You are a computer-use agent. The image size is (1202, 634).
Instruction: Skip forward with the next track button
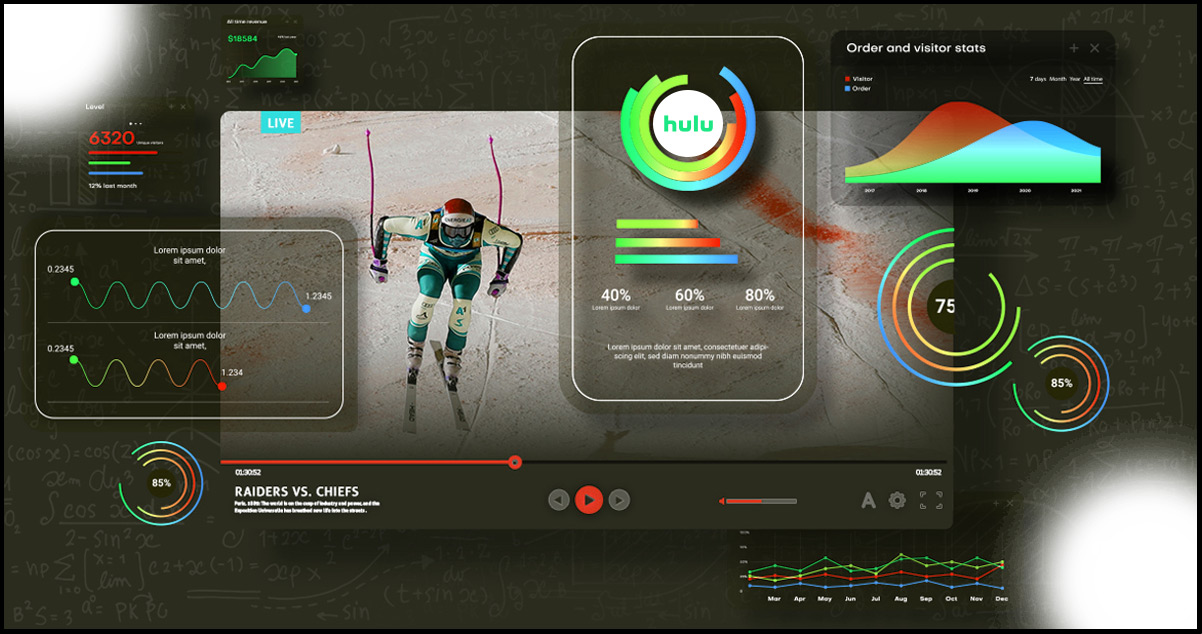click(619, 499)
